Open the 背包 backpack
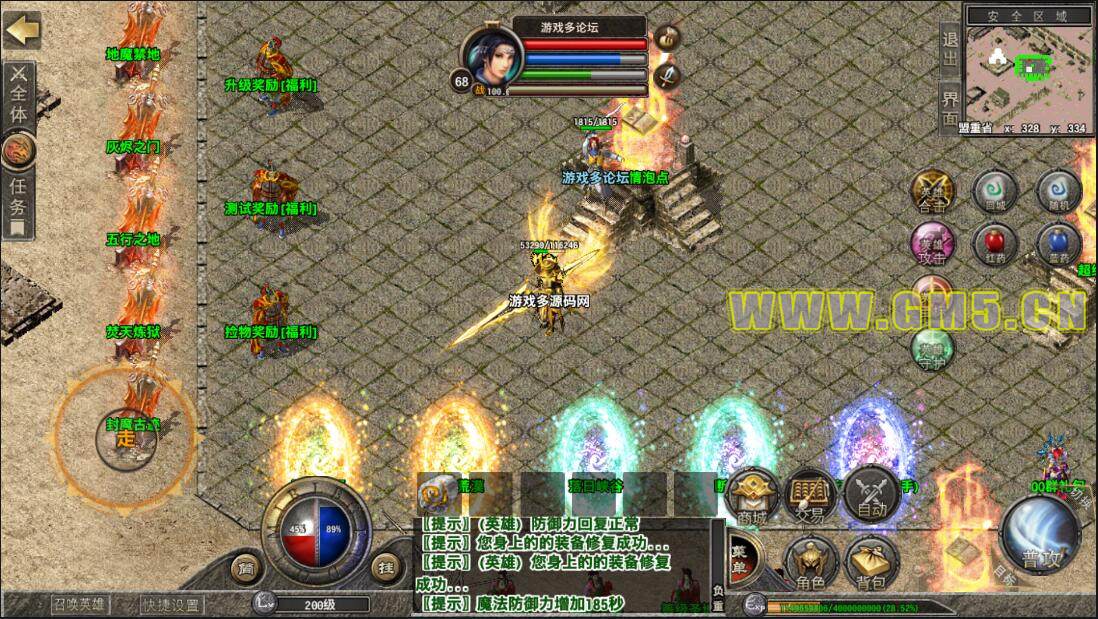 click(870, 564)
